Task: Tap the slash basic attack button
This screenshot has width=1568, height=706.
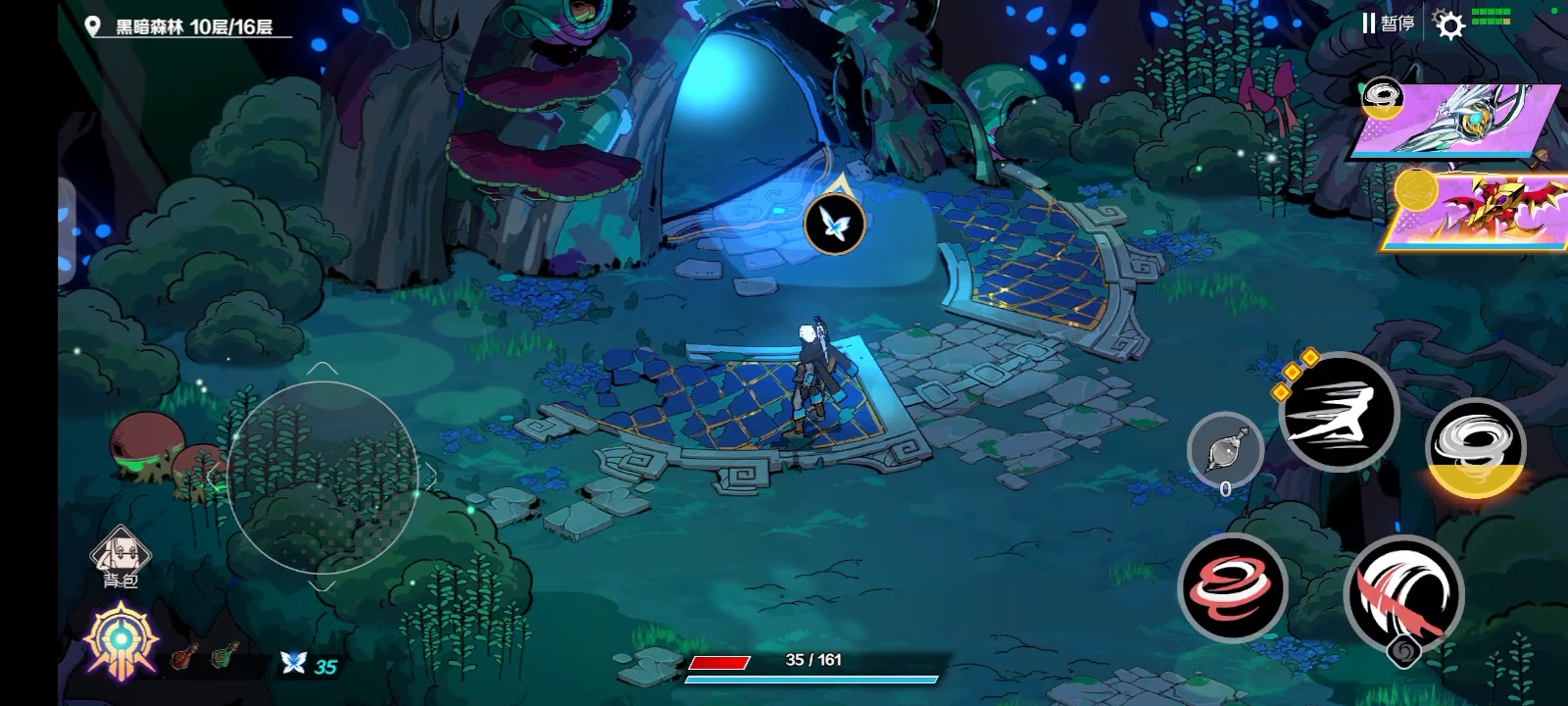Action: coord(1403,593)
